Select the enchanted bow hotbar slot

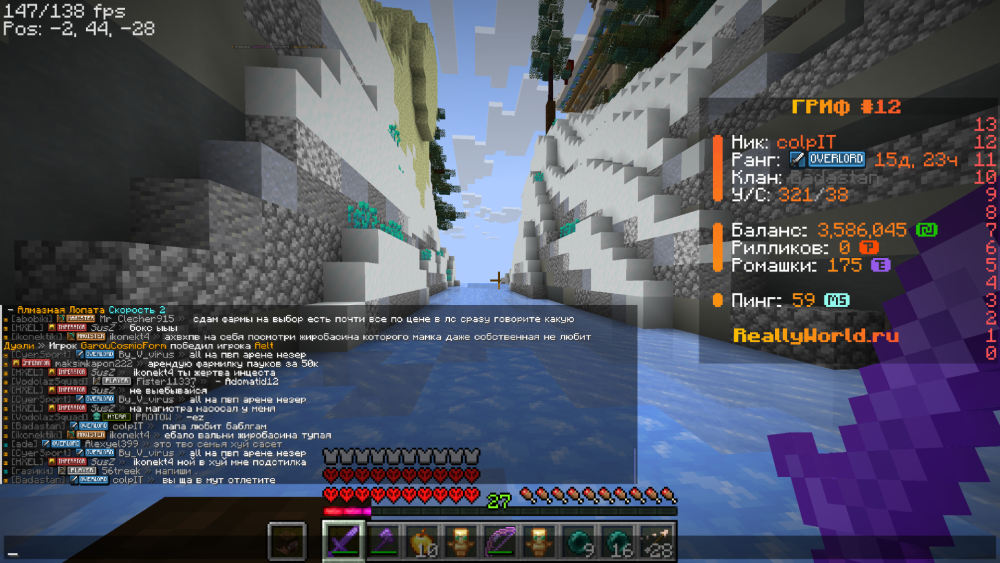pyautogui.click(x=498, y=541)
